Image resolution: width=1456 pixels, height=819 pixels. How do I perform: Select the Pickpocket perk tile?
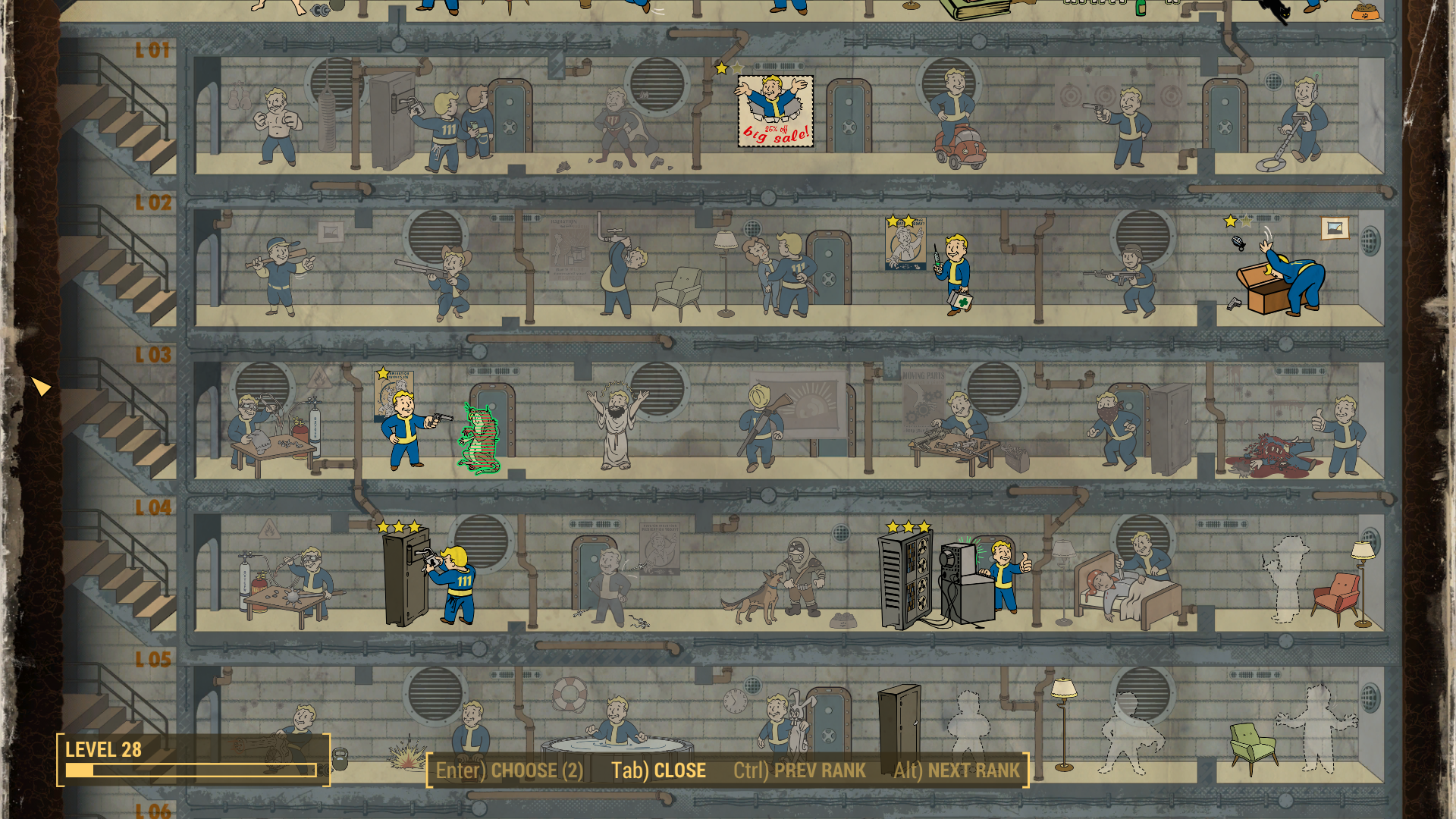click(455, 127)
